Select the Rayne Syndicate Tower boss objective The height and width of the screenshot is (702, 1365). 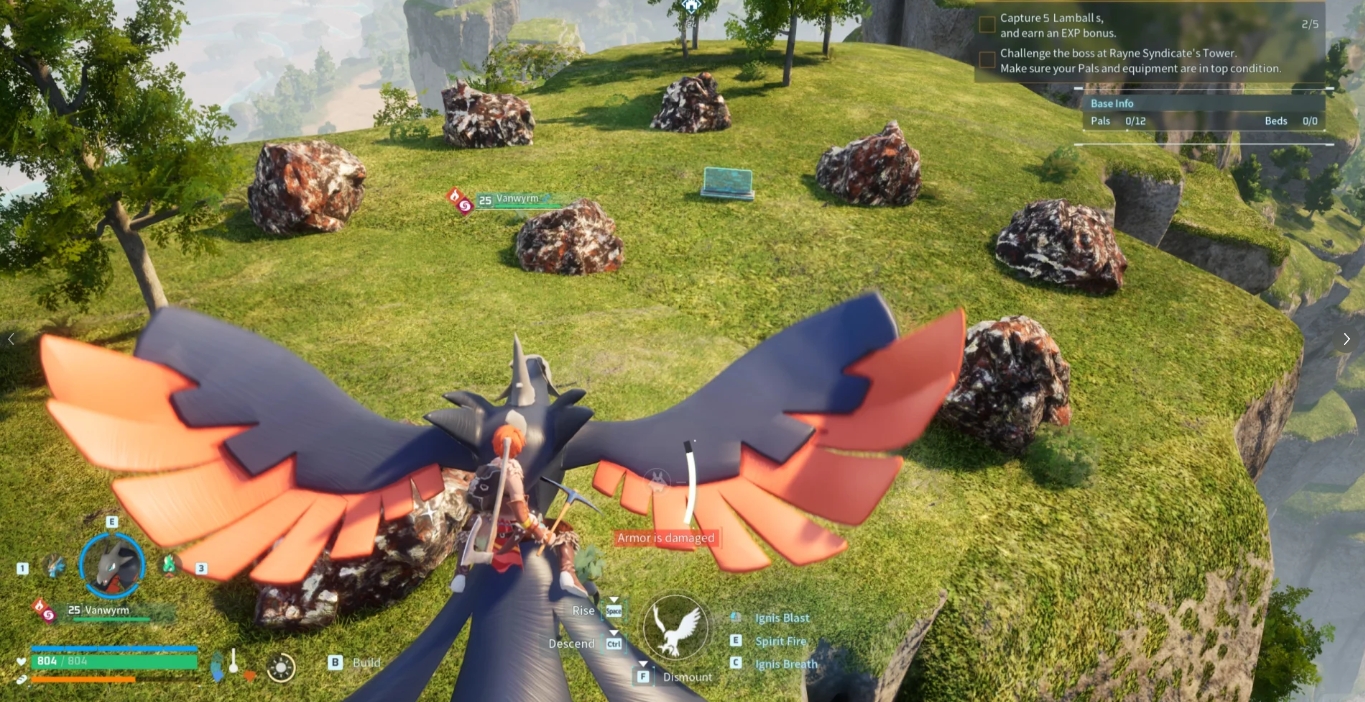(1140, 61)
